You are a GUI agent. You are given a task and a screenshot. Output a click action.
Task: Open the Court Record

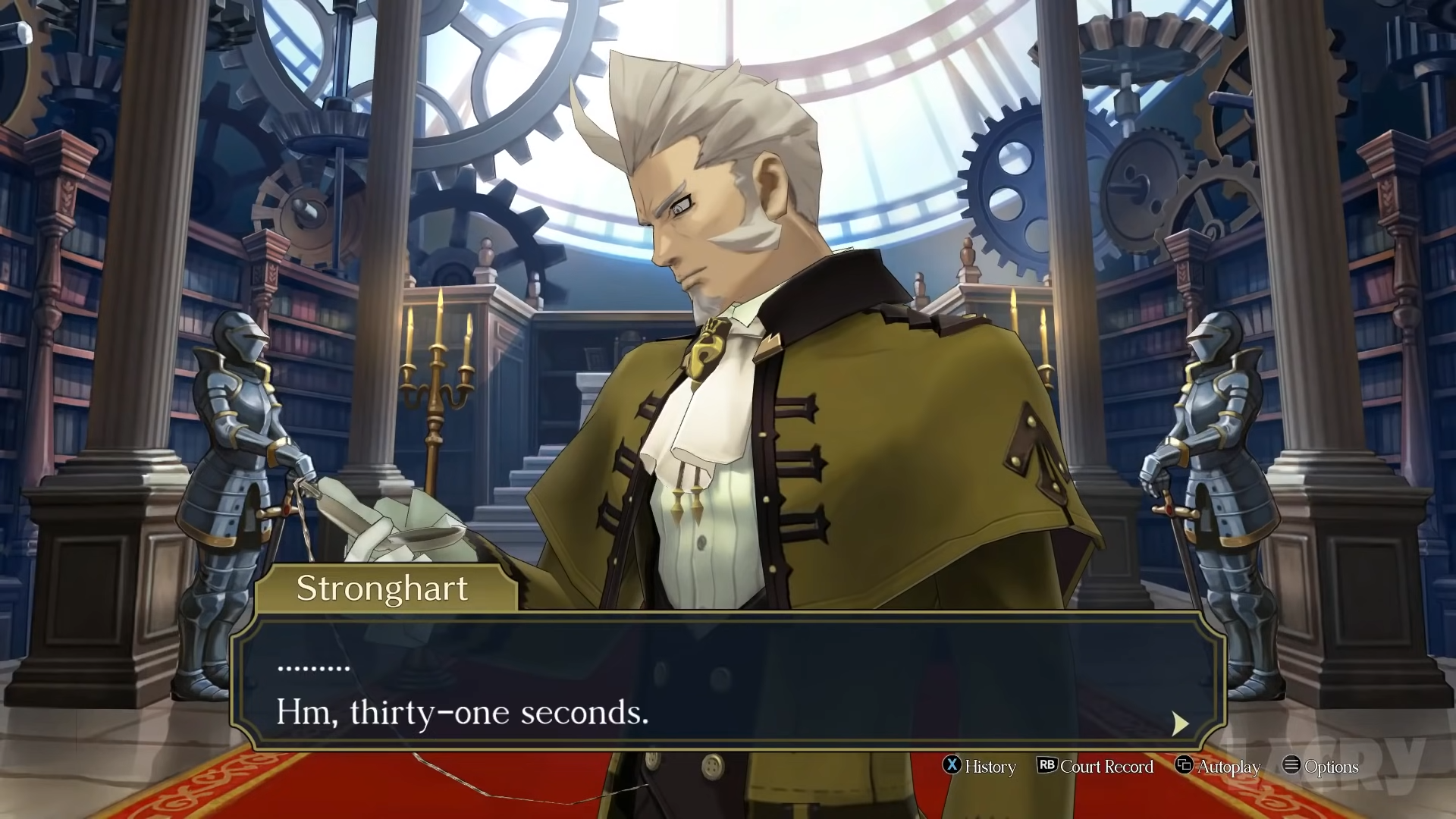coord(1095,767)
